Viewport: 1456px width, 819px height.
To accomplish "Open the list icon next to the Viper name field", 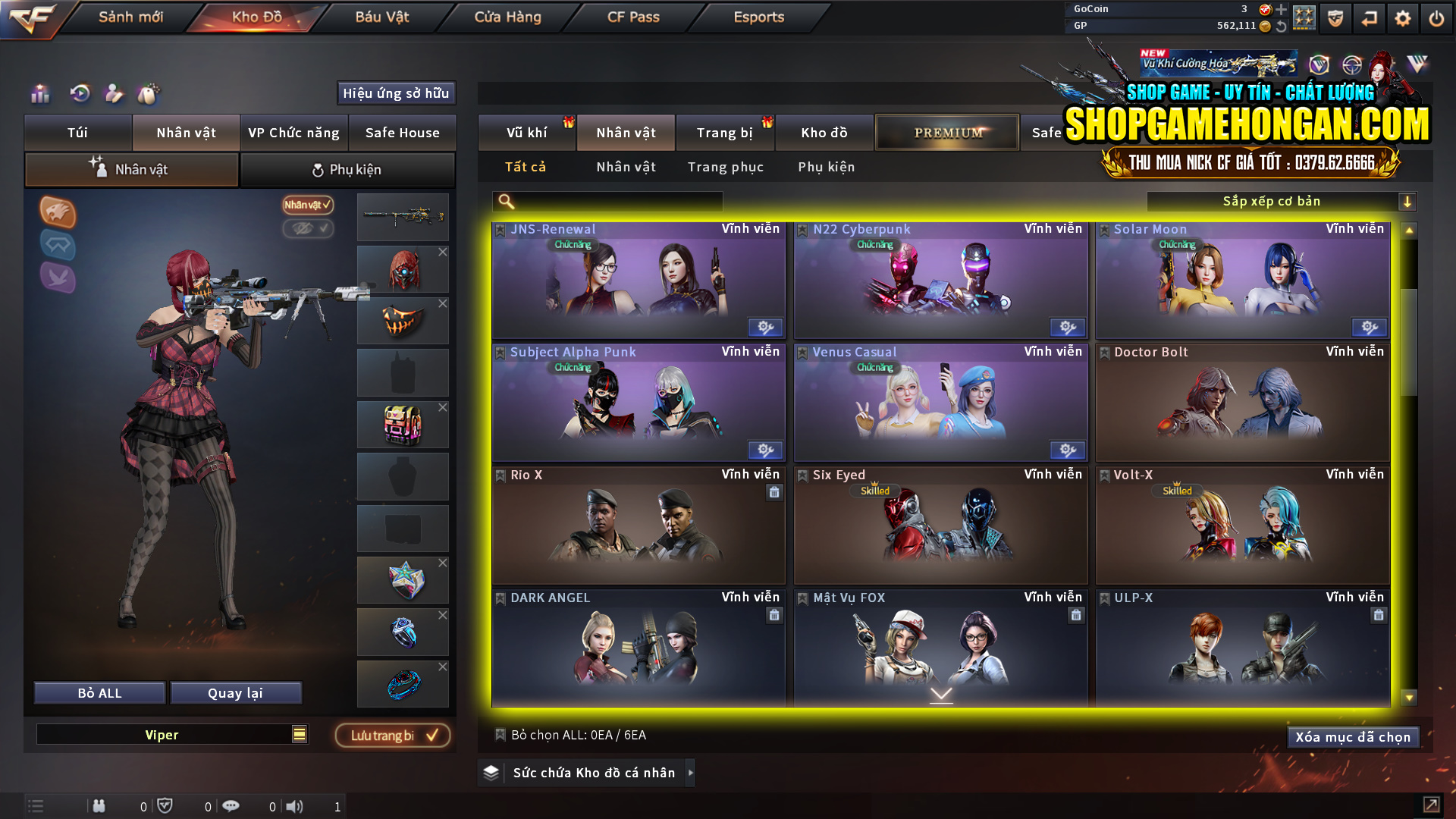I will [x=298, y=734].
